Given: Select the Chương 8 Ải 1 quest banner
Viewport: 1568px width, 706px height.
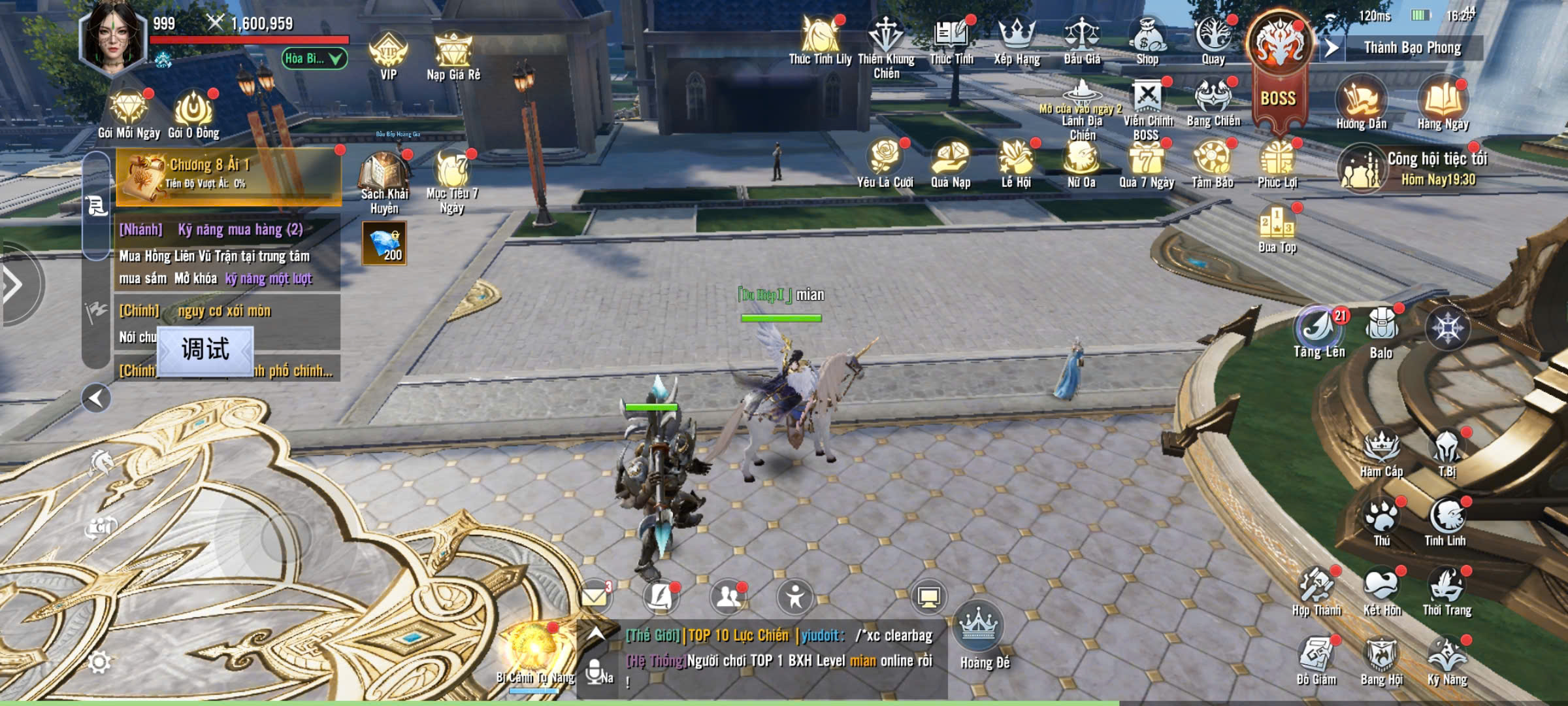Looking at the screenshot, I should click(229, 173).
